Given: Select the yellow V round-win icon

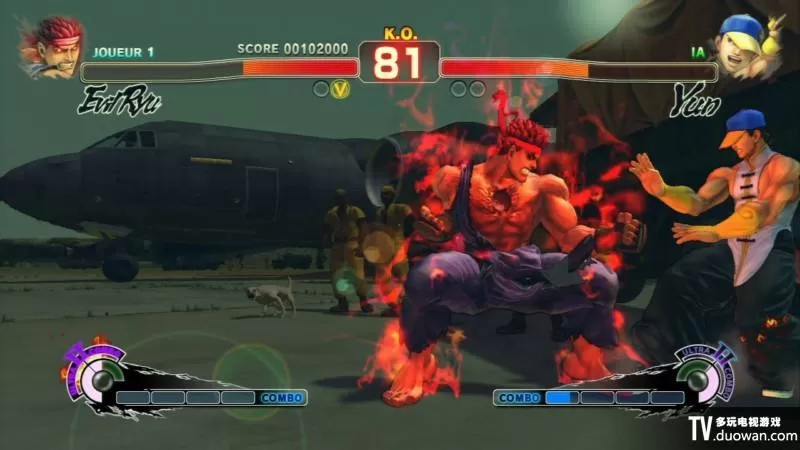Looking at the screenshot, I should (341, 89).
